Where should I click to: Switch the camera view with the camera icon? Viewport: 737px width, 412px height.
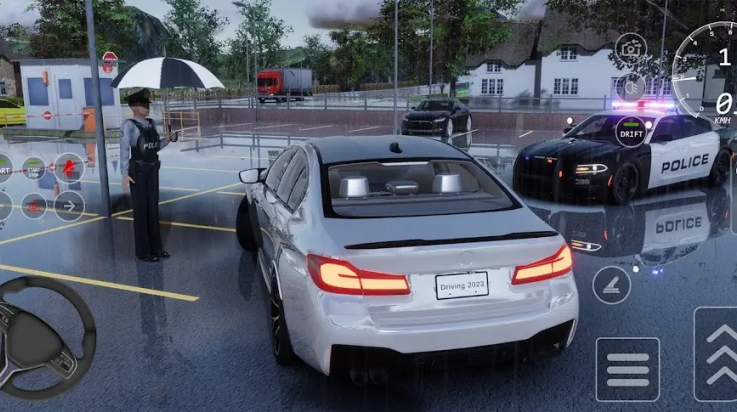click(x=631, y=47)
